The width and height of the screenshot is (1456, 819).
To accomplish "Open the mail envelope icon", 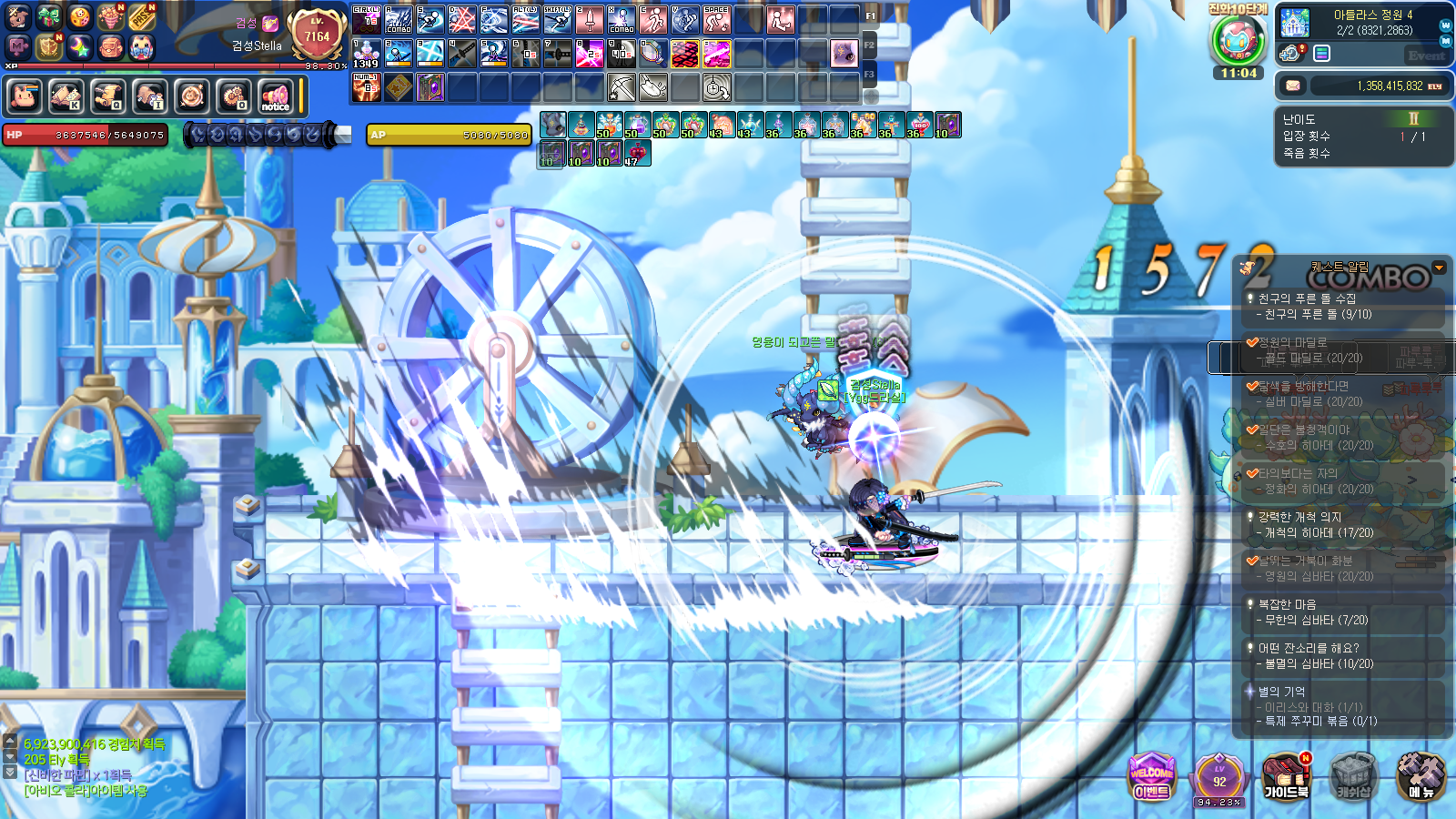I will [1292, 86].
